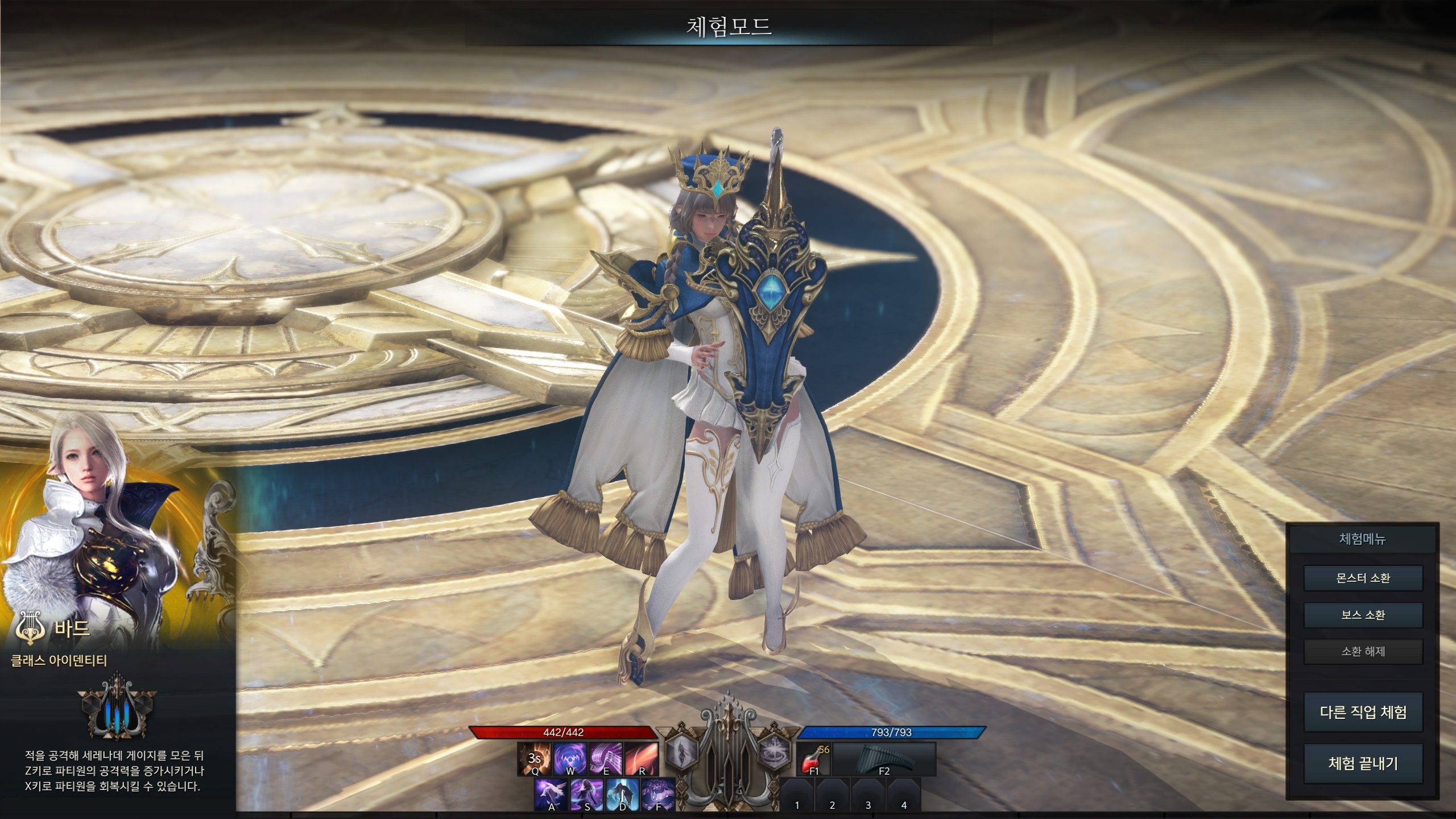Cast the purple vortex skill on W

[x=570, y=759]
